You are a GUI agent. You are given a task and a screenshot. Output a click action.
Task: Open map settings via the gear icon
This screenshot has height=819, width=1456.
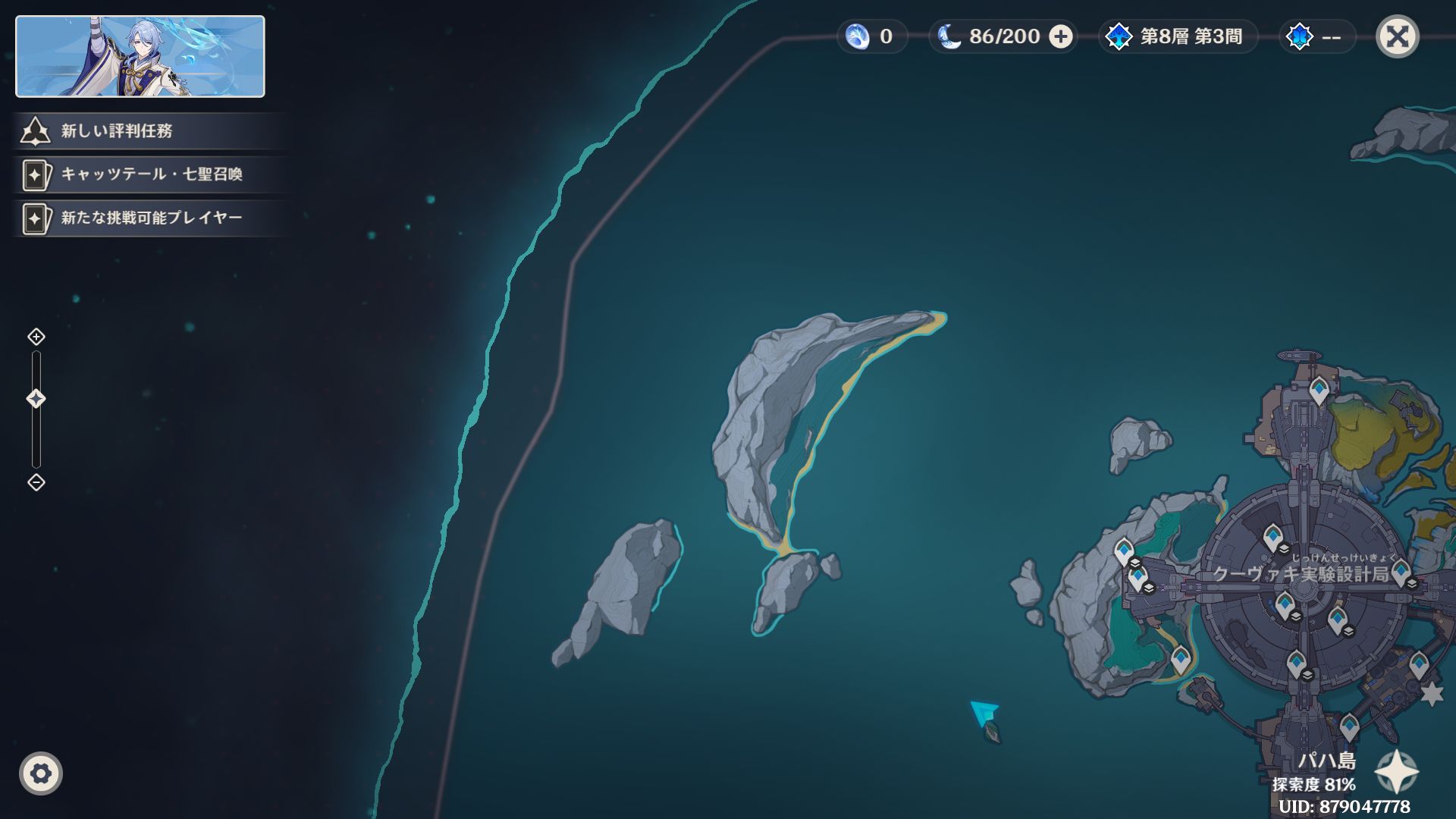click(41, 773)
